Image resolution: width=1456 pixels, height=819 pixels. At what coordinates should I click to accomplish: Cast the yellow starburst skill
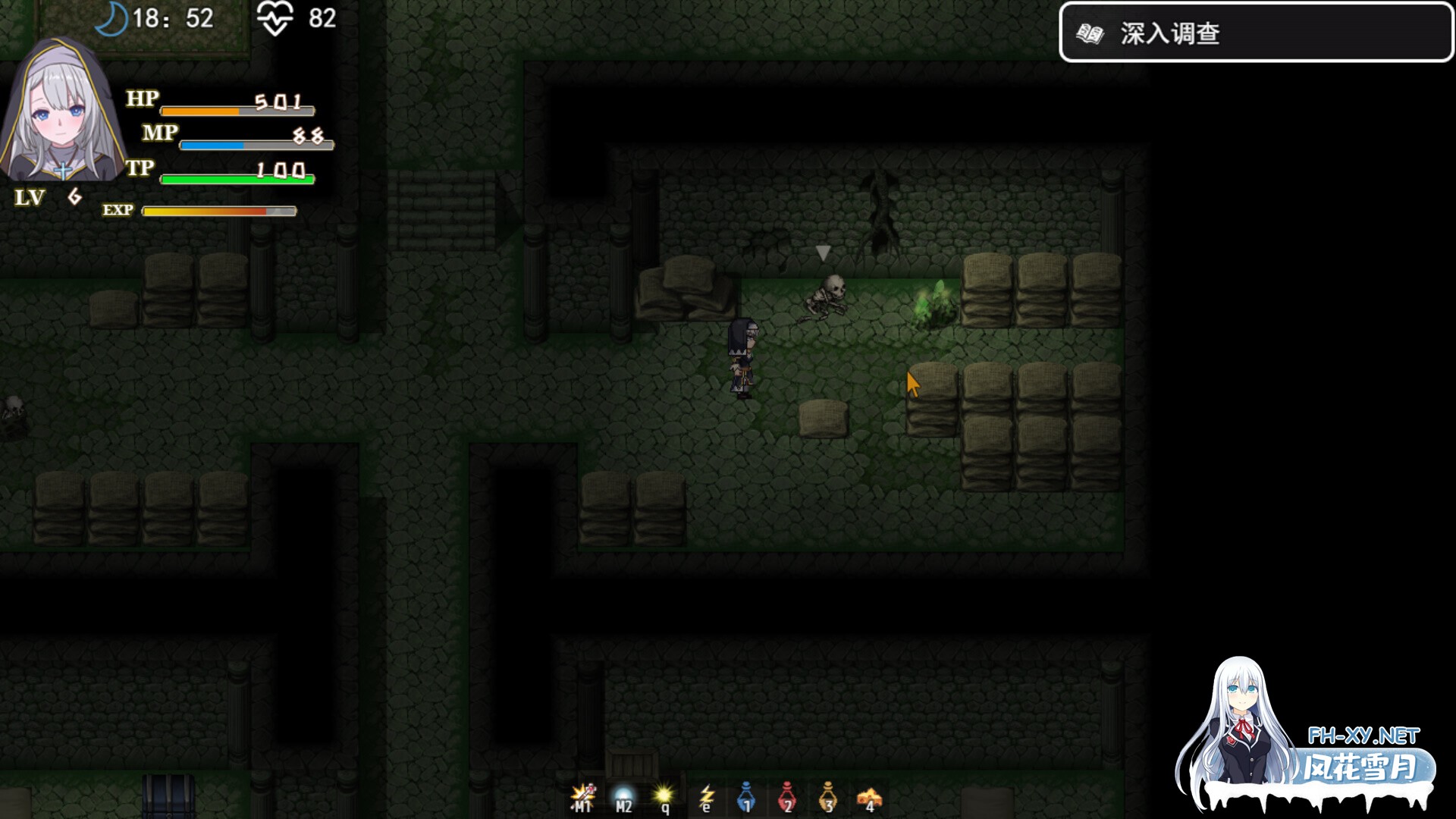click(x=664, y=796)
